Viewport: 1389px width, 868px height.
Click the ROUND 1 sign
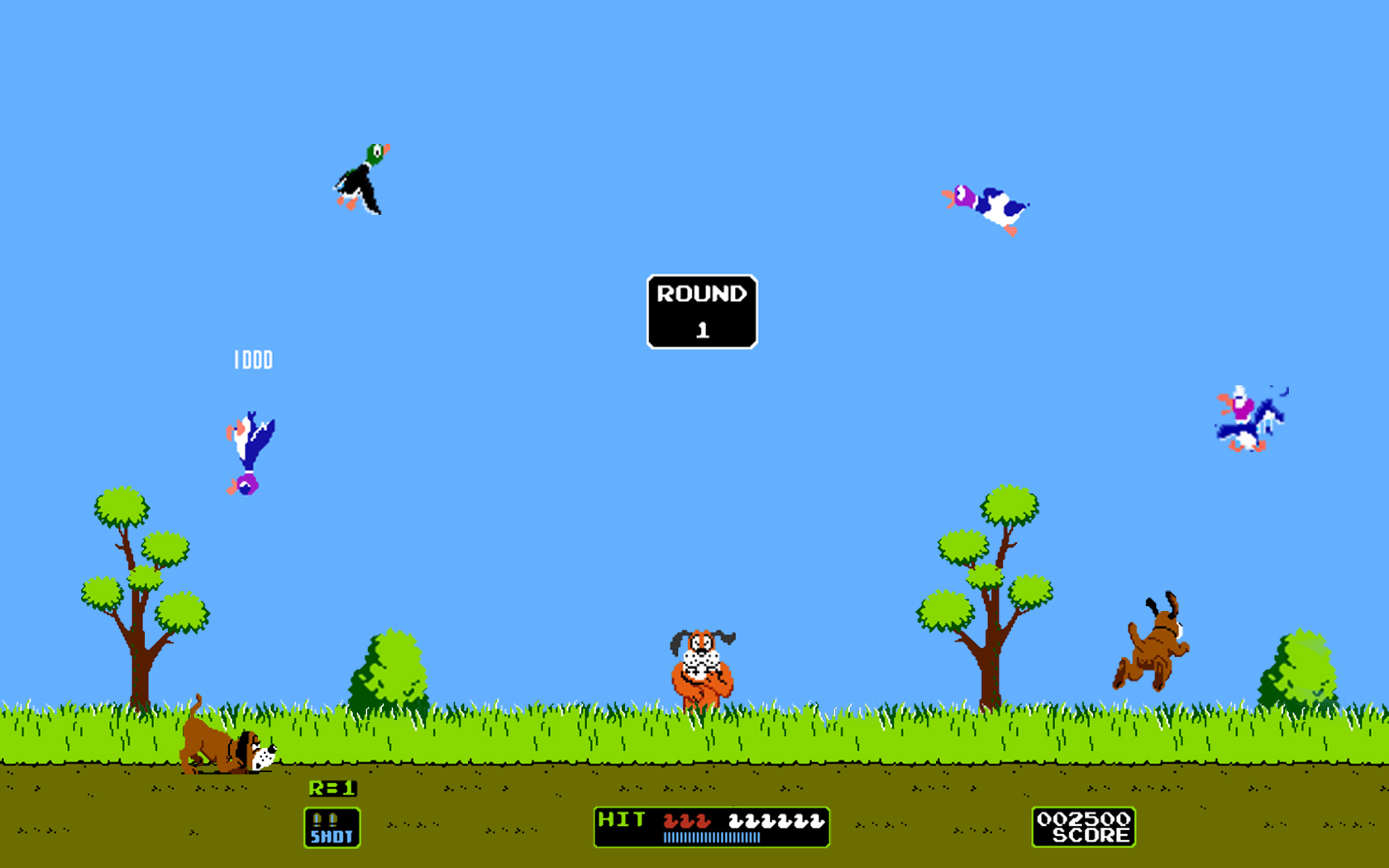701,310
